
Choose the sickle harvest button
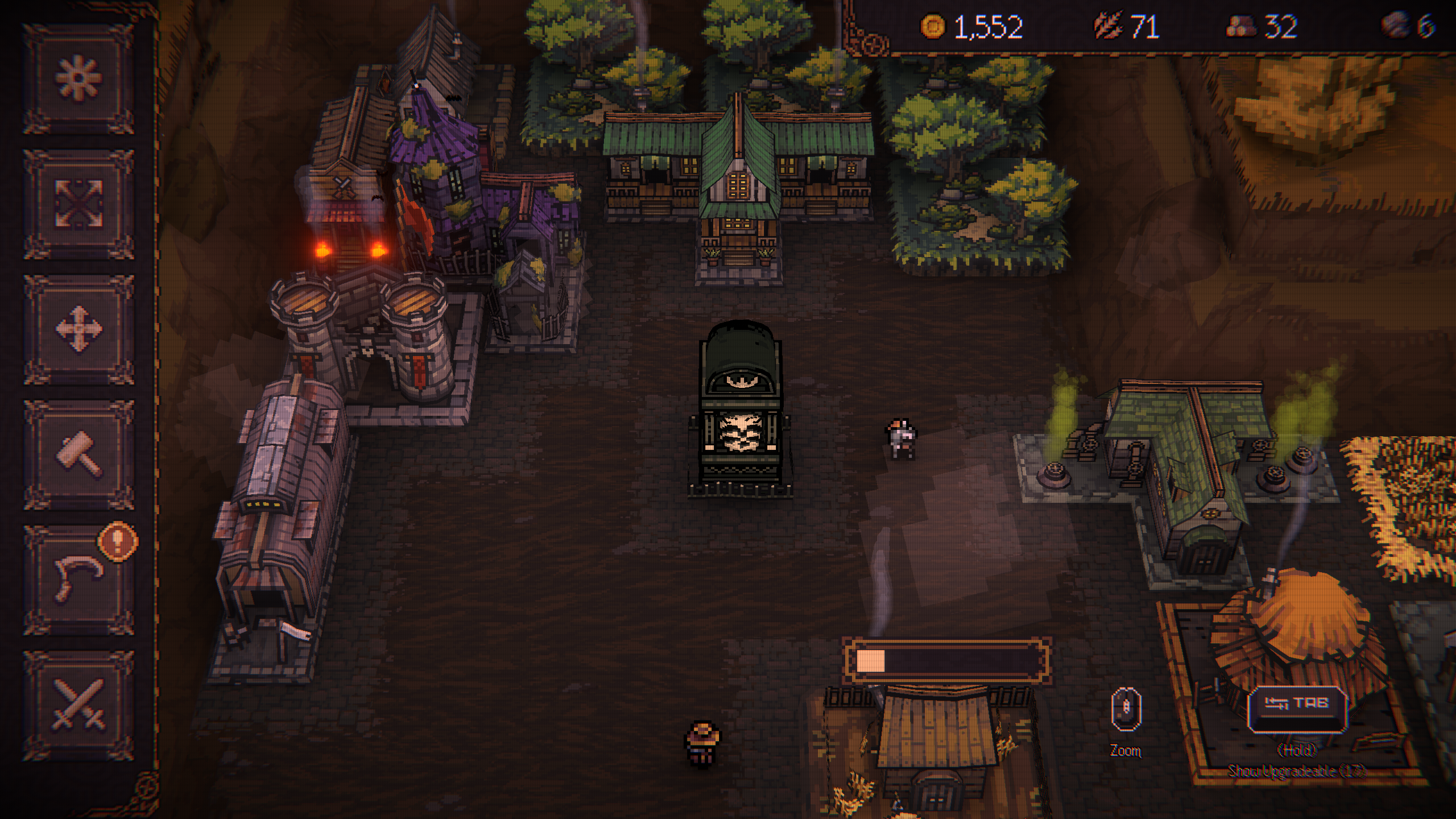tap(78, 580)
